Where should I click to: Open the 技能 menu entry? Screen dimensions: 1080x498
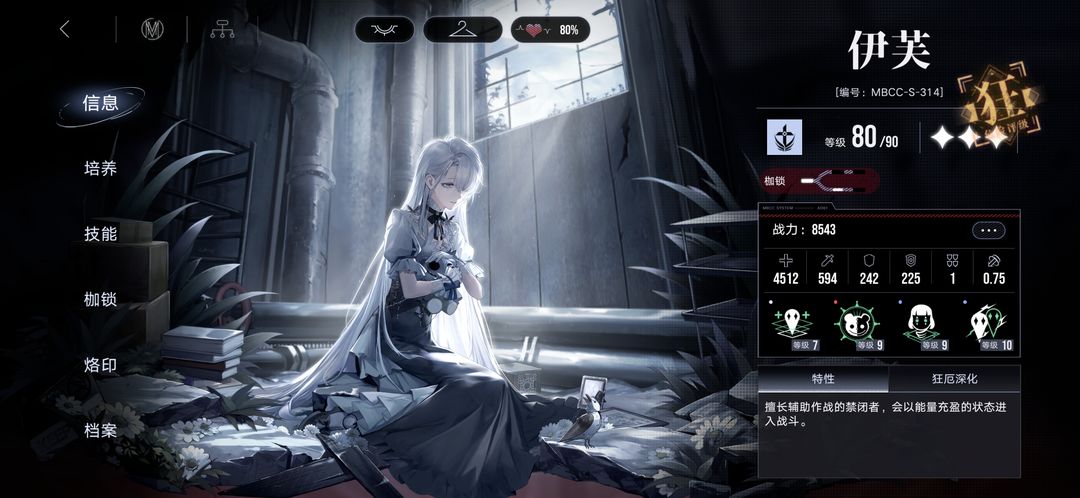click(x=101, y=234)
